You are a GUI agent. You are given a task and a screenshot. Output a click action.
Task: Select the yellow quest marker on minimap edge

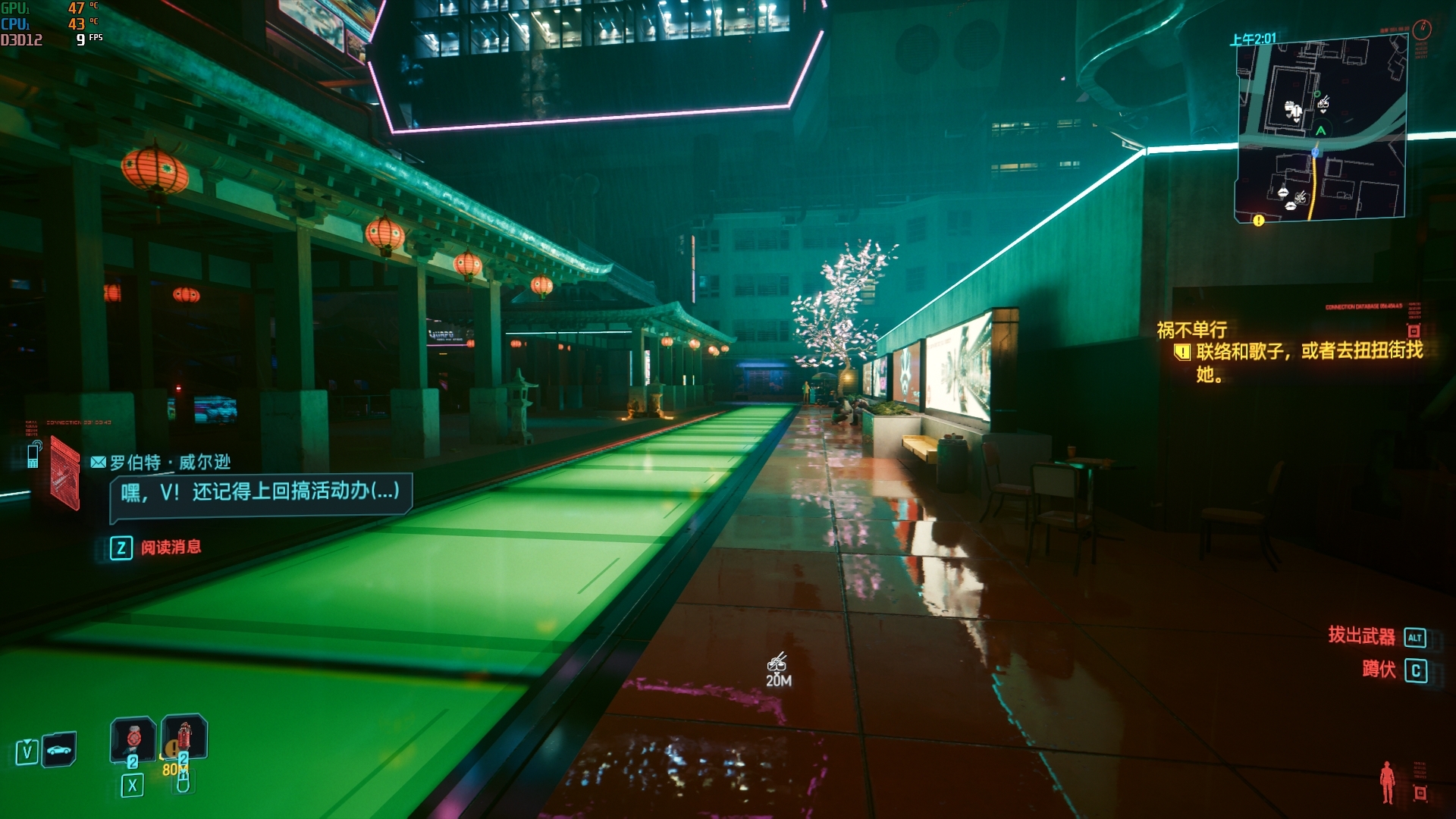pyautogui.click(x=1259, y=221)
